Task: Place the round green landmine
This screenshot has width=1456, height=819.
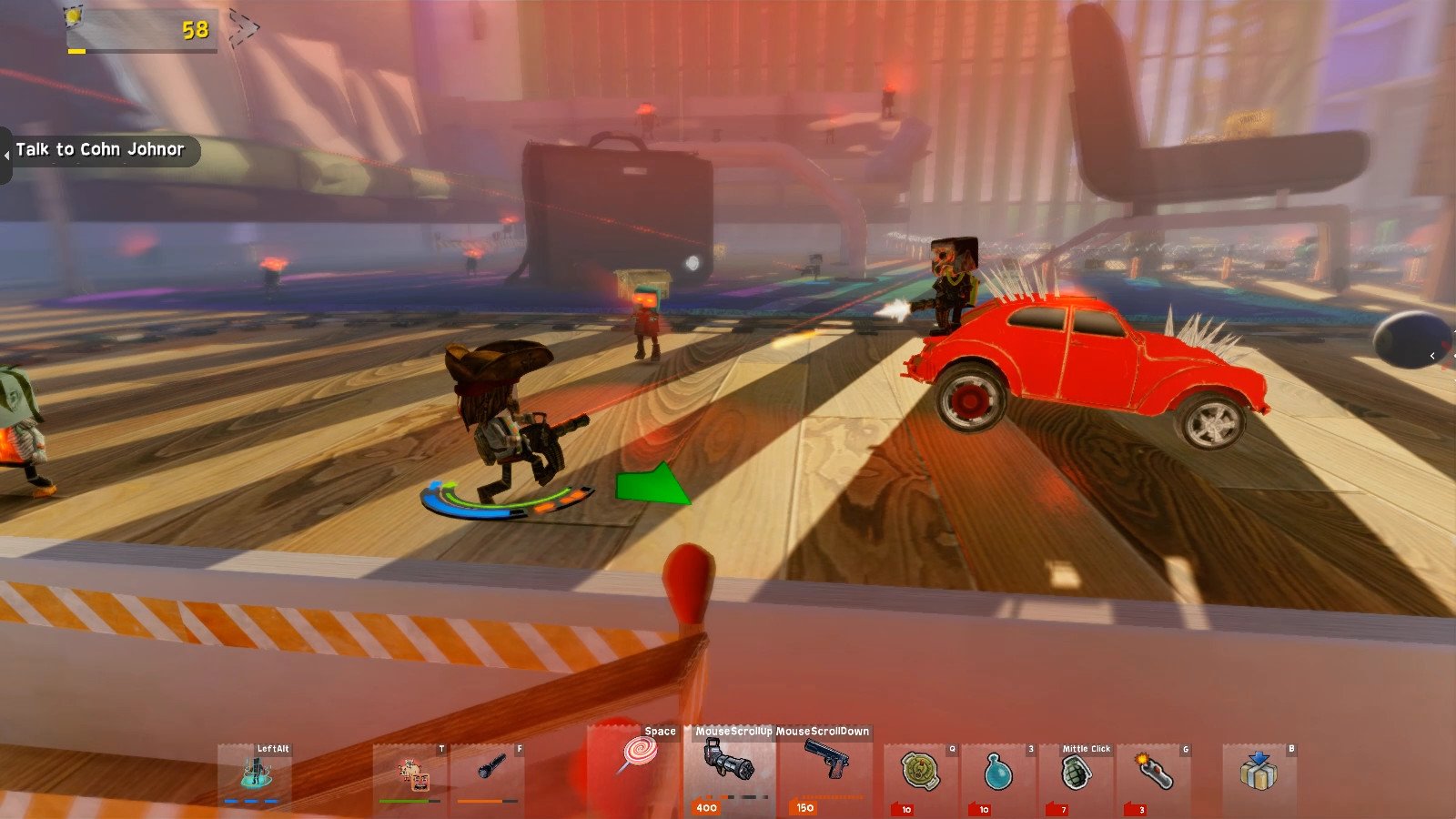Action: point(919,772)
